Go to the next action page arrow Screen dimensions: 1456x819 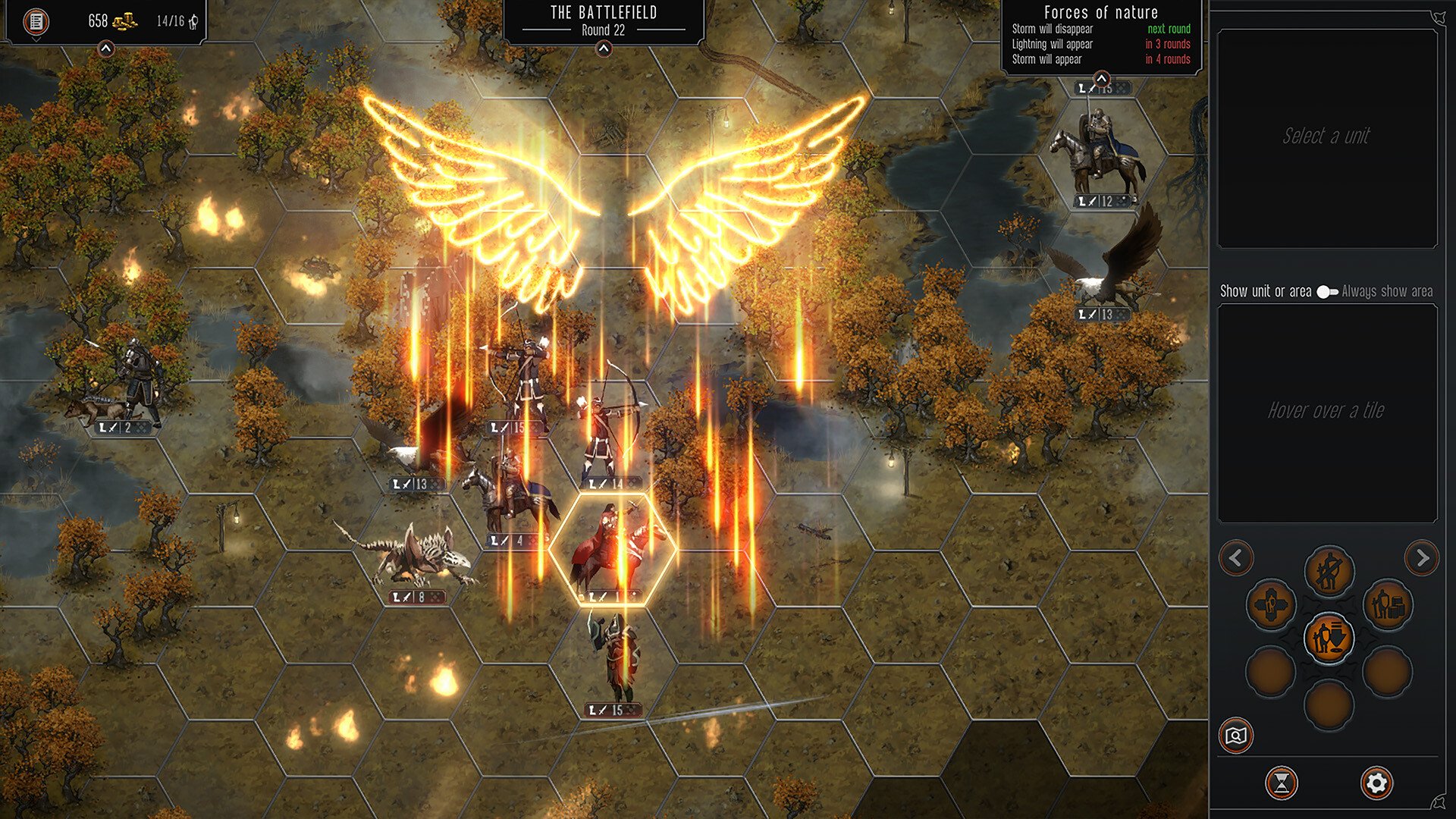point(1422,559)
